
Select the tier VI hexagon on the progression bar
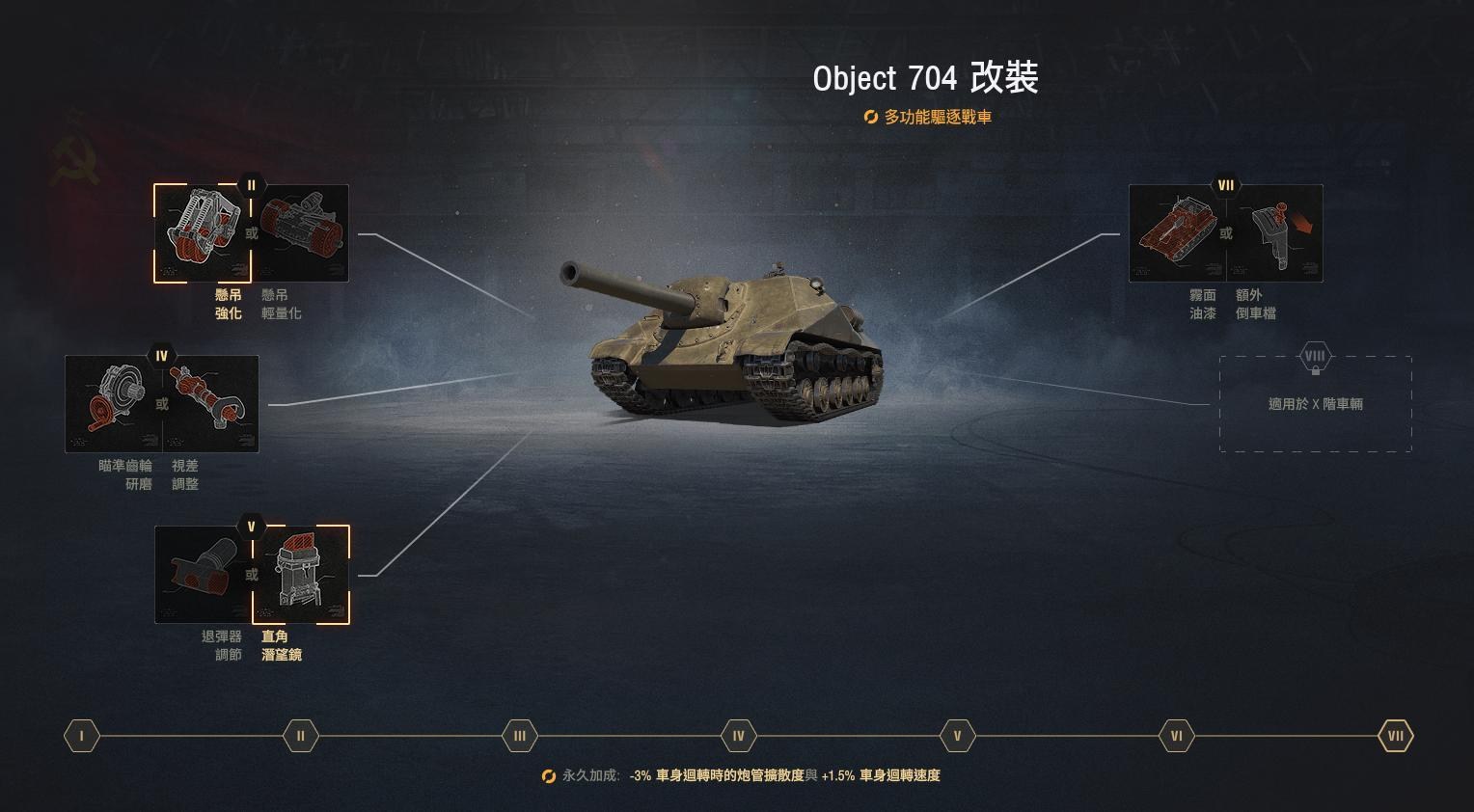[1176, 736]
